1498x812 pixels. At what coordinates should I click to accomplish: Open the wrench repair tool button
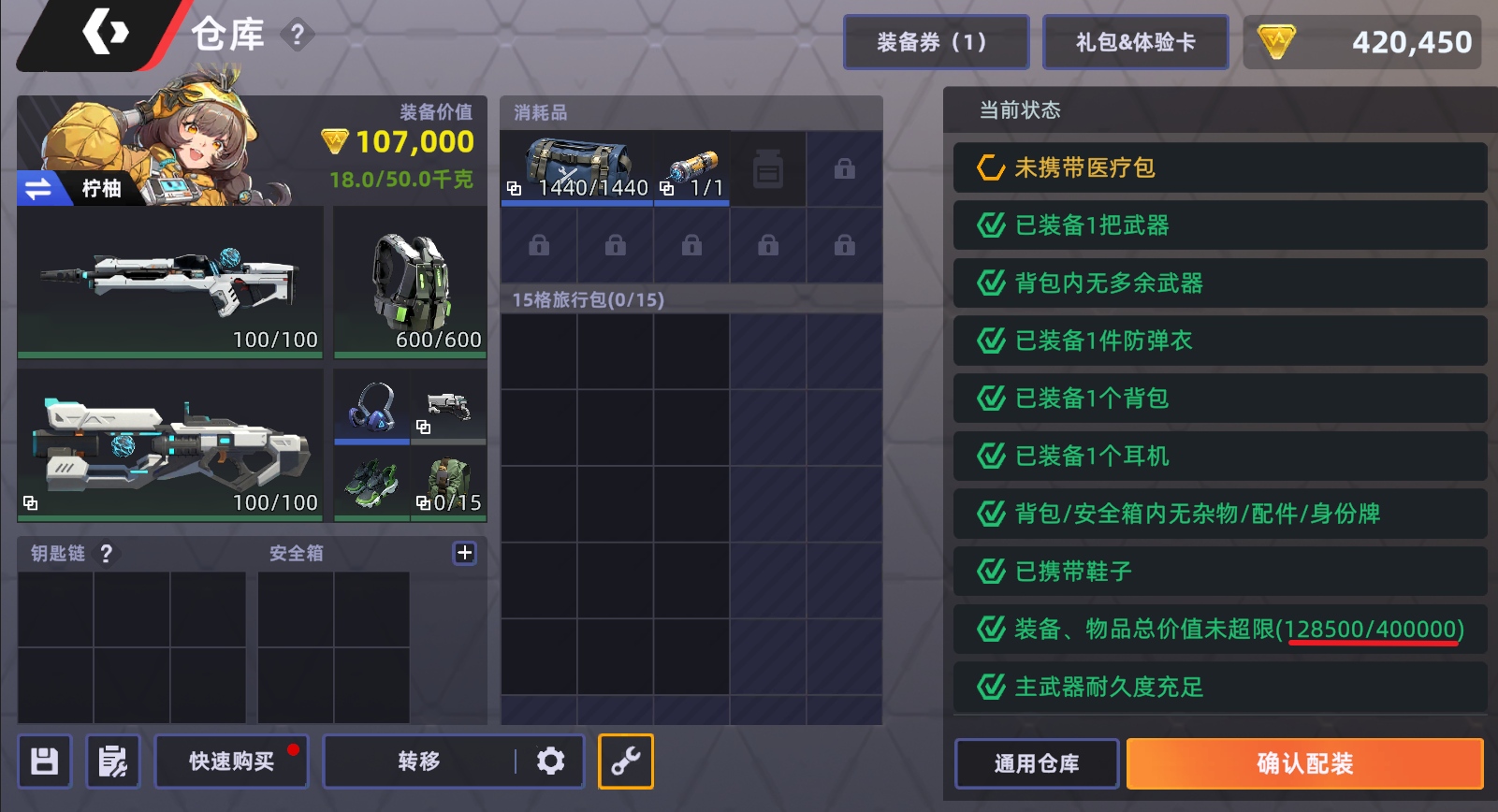(625, 761)
